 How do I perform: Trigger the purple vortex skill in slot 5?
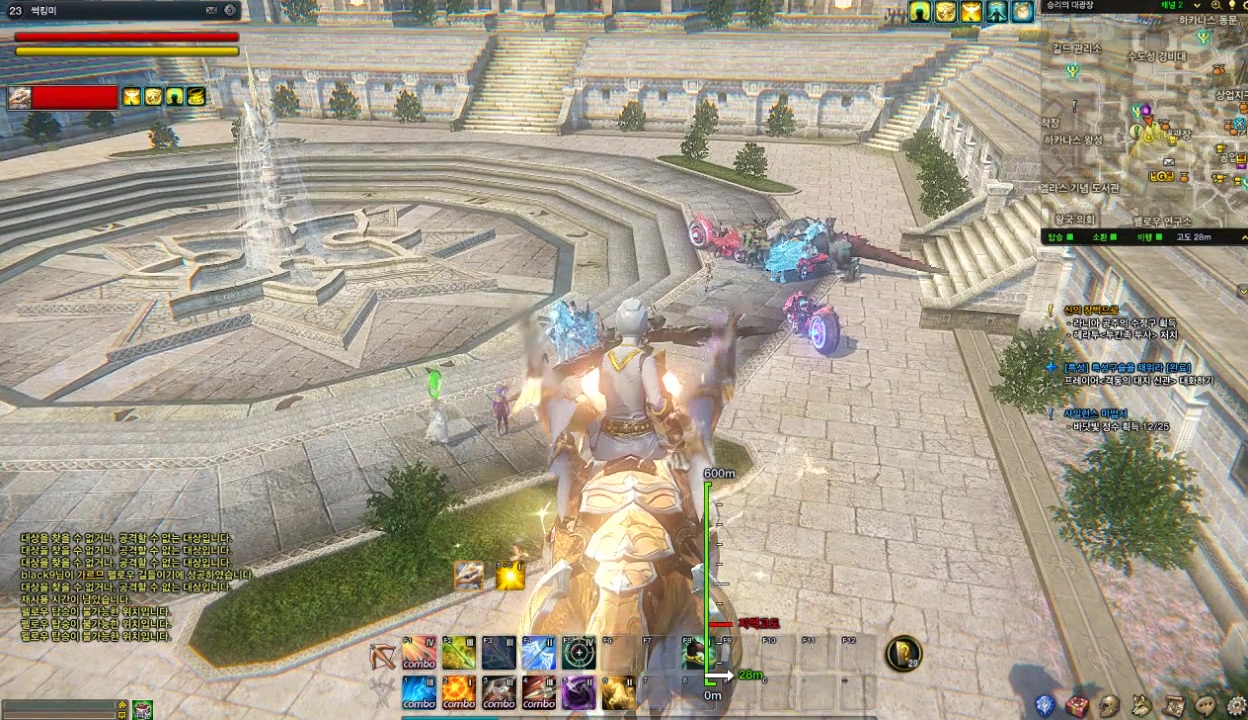click(x=578, y=692)
